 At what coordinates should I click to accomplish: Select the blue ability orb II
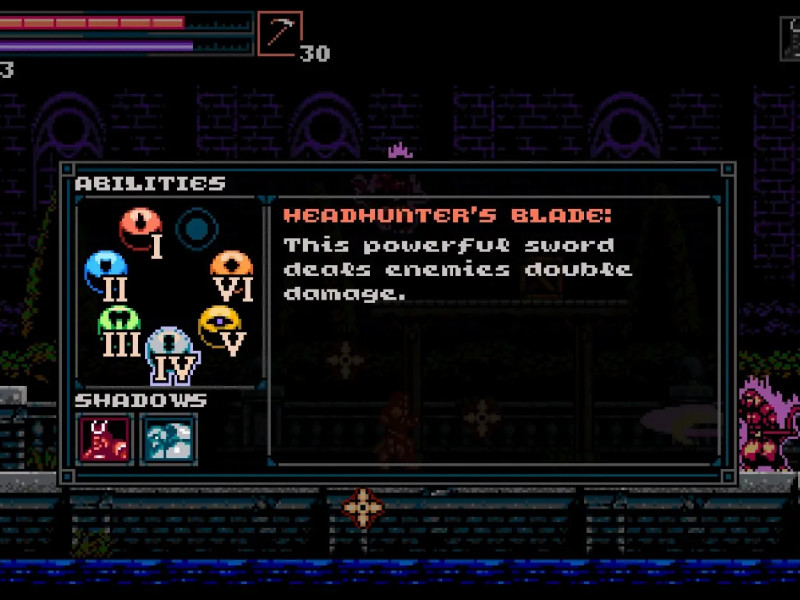pos(104,268)
